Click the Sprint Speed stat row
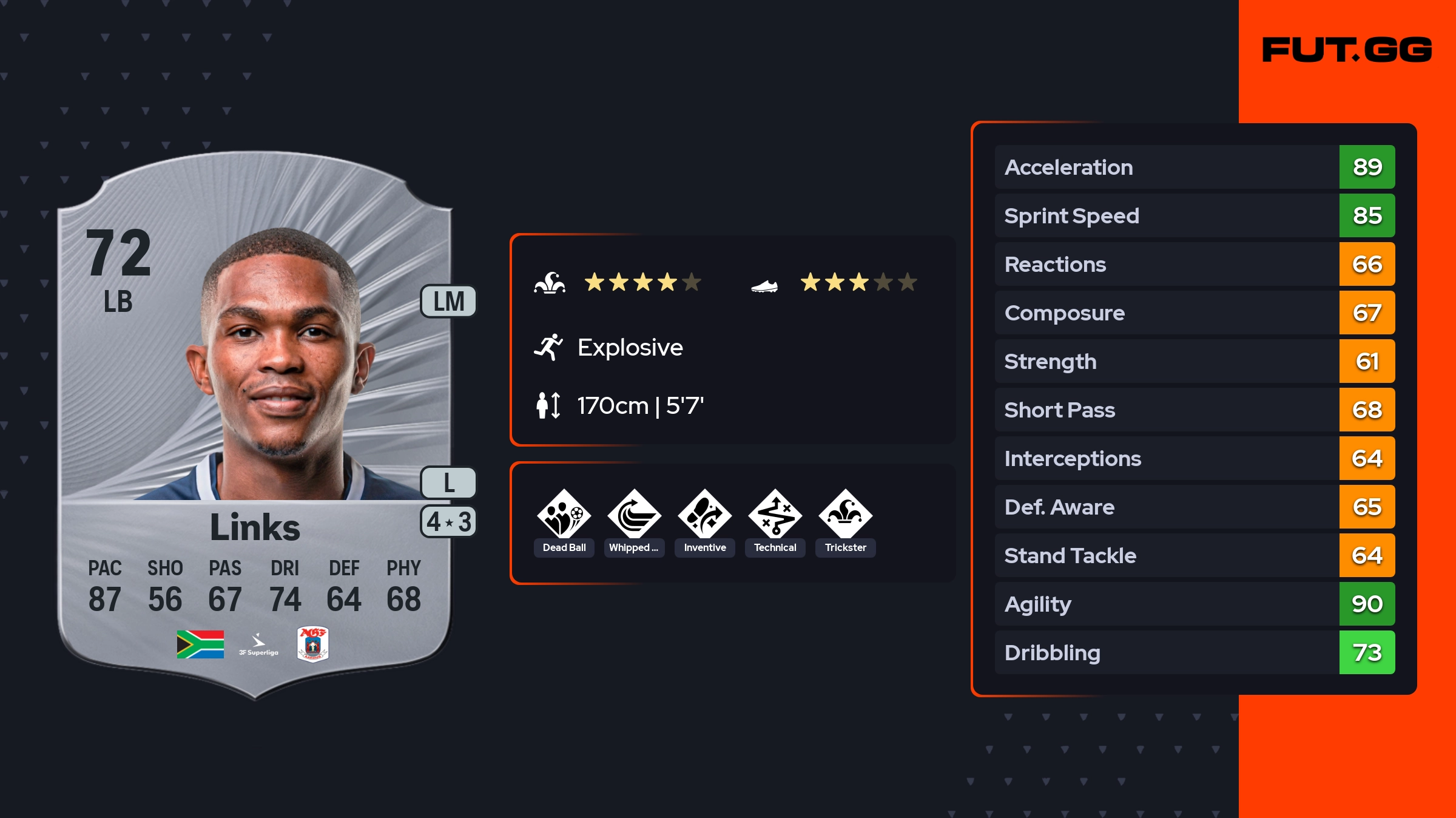The width and height of the screenshot is (1456, 818). (1194, 215)
